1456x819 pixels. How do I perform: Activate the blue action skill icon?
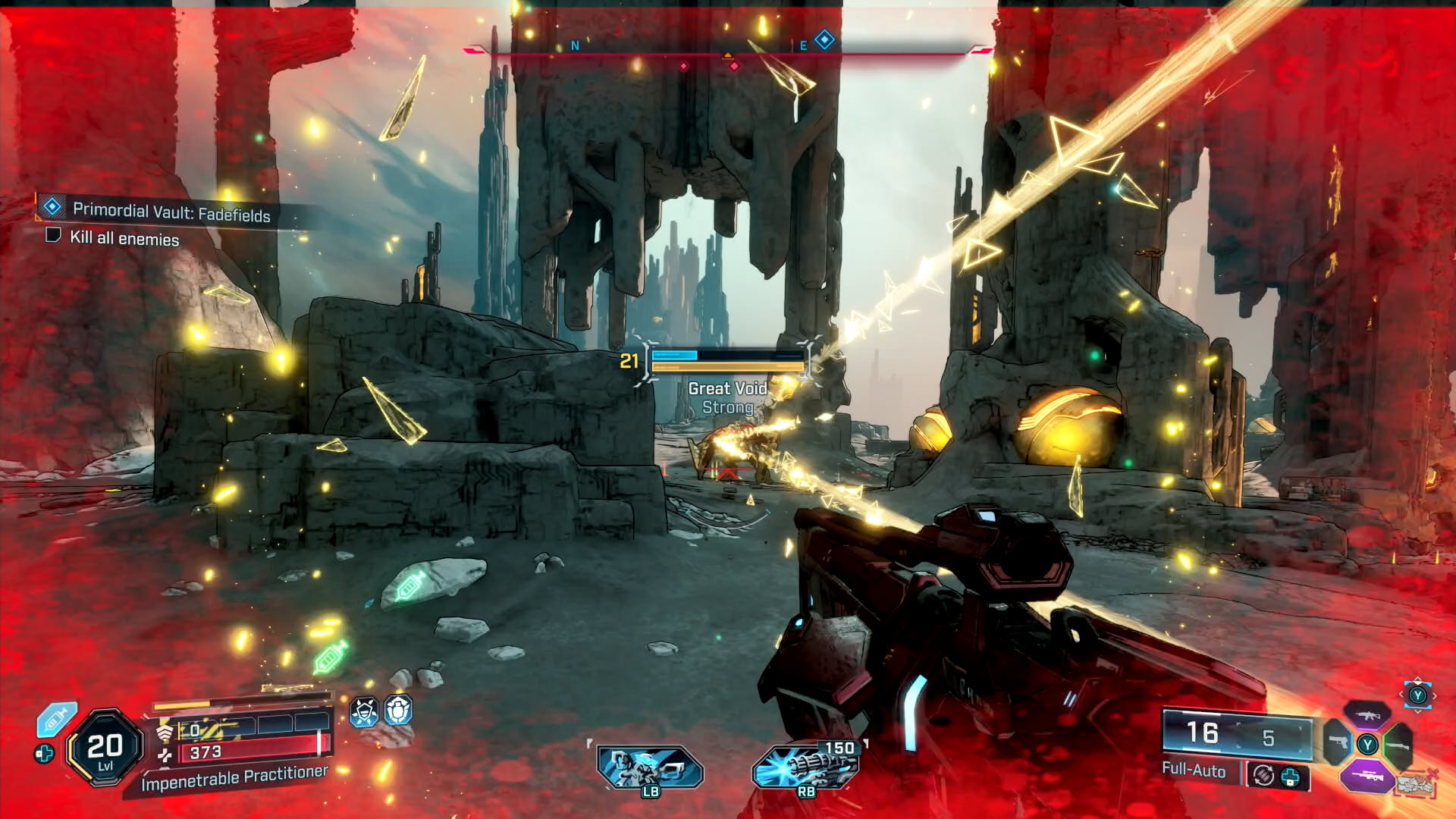pos(649,767)
